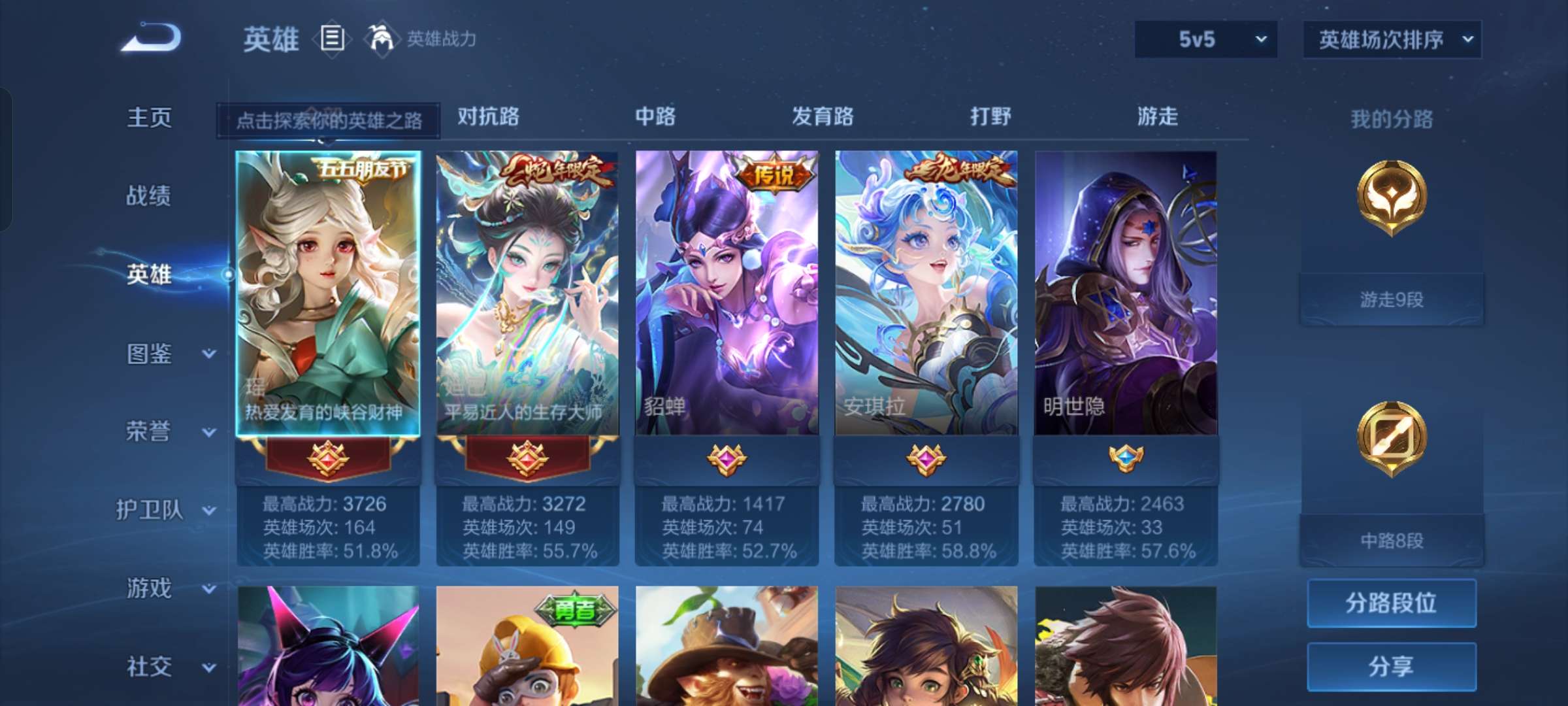The width and height of the screenshot is (1568, 706).
Task: Open the hero list icon beside 英雄 title
Action: (332, 39)
